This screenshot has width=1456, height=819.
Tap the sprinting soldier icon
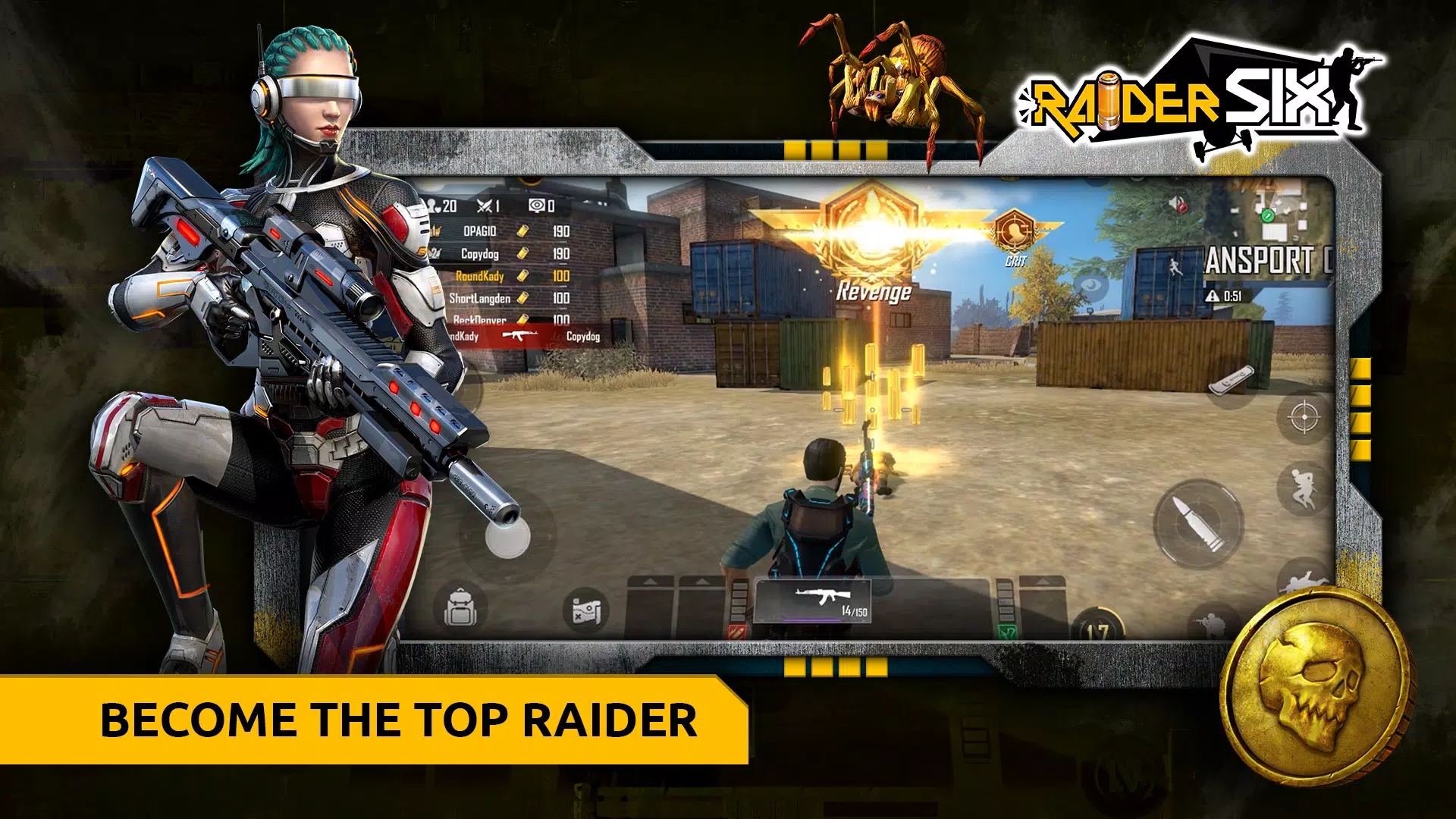pyautogui.click(x=1303, y=488)
